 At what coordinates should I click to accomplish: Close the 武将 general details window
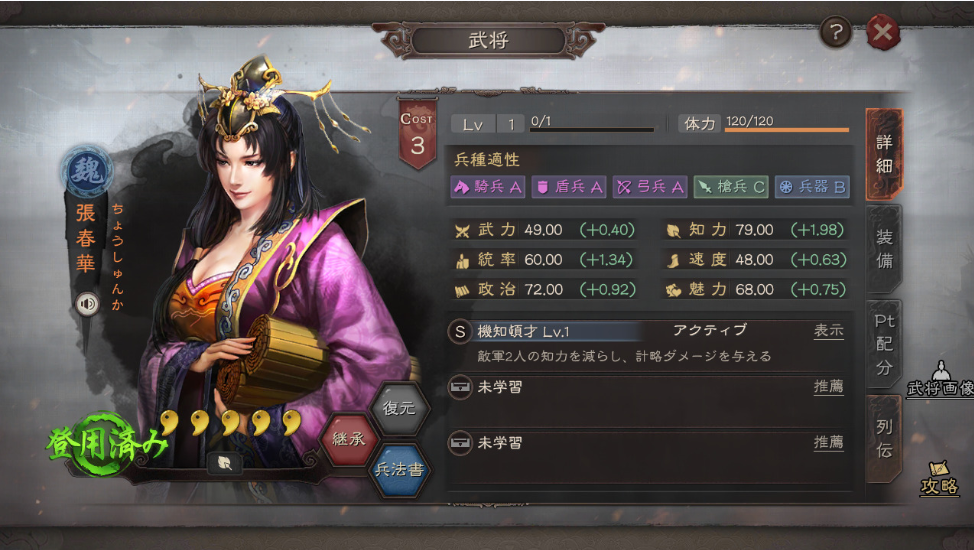883,33
